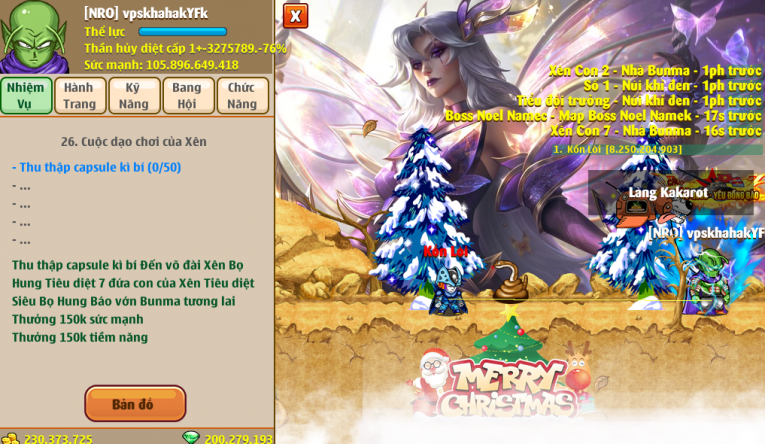The height and width of the screenshot is (444, 765).
Task: Close the panel with the X button
Action: [295, 16]
